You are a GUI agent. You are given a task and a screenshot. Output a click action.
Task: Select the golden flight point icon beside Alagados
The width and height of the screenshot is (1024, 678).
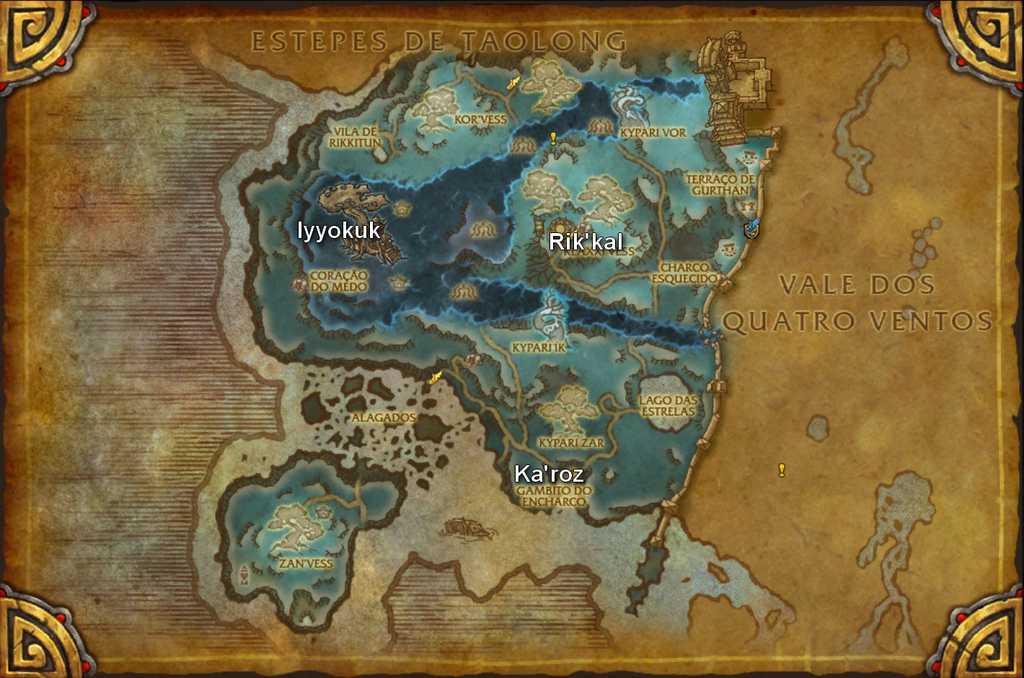click(435, 378)
